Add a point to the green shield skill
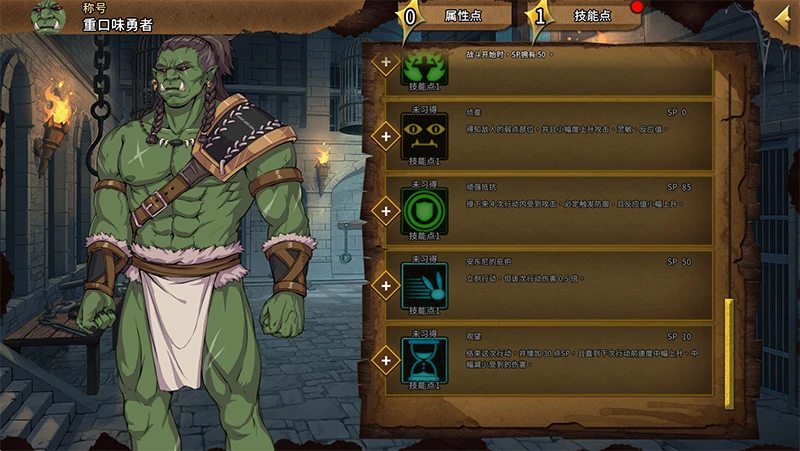This screenshot has height=451, width=800. click(384, 210)
